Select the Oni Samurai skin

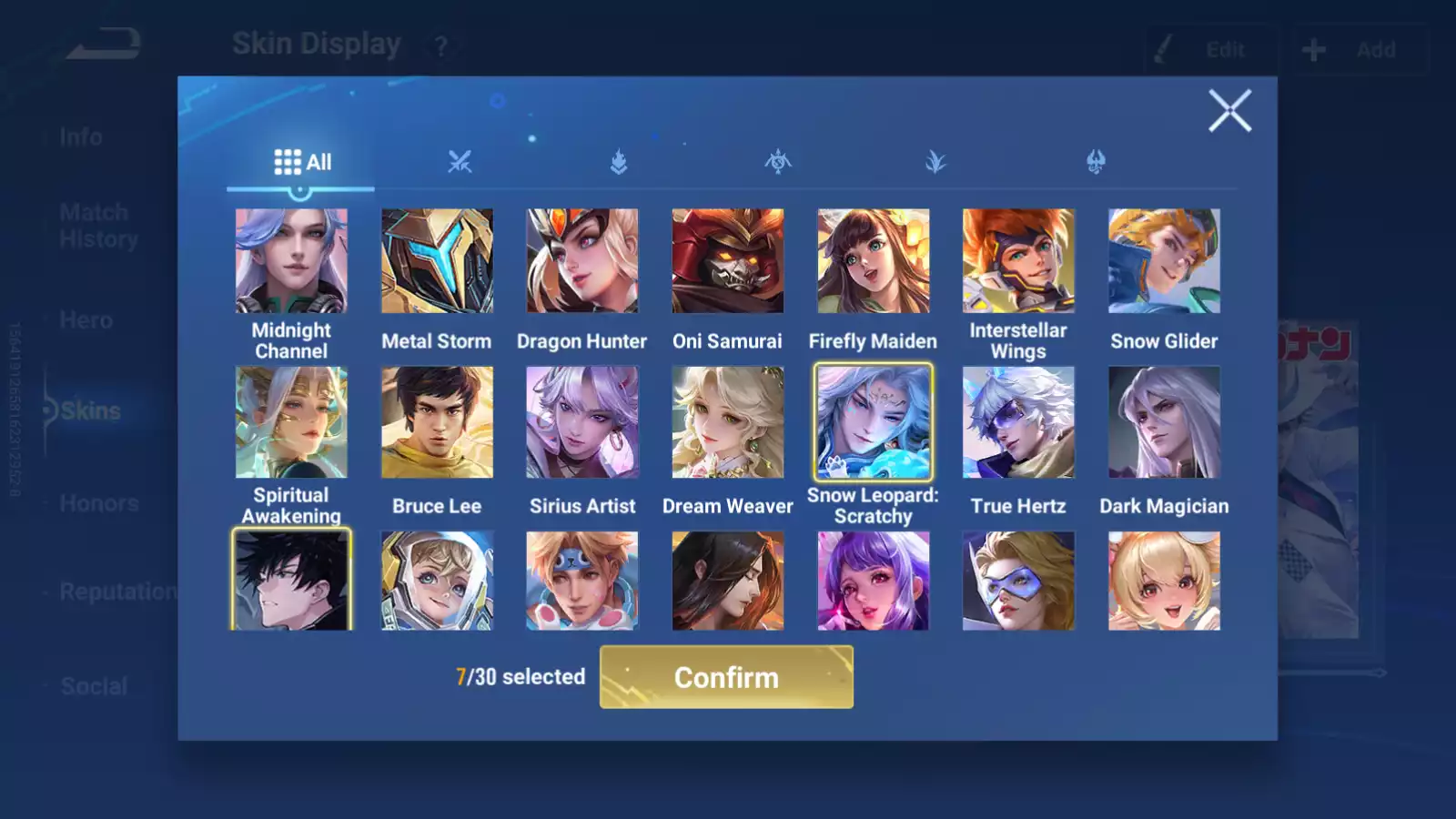[x=727, y=261]
